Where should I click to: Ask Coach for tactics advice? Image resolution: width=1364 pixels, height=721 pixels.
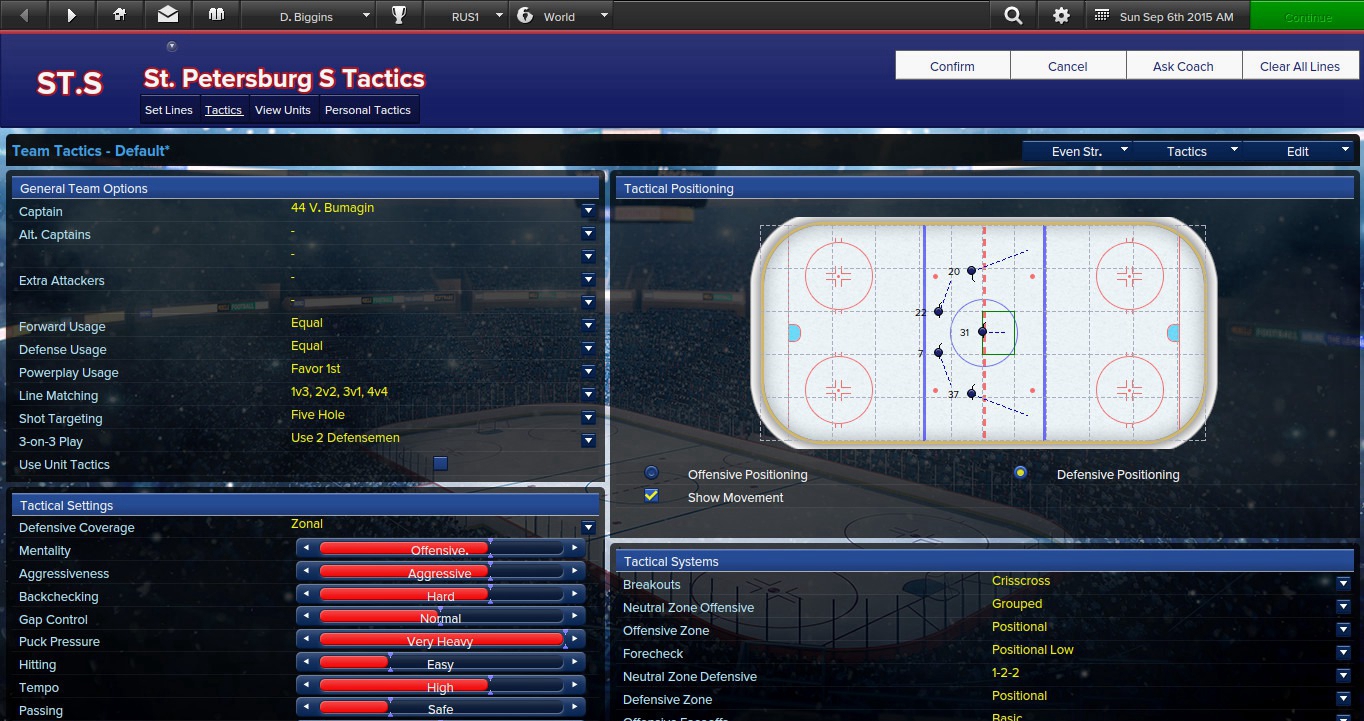click(1183, 66)
